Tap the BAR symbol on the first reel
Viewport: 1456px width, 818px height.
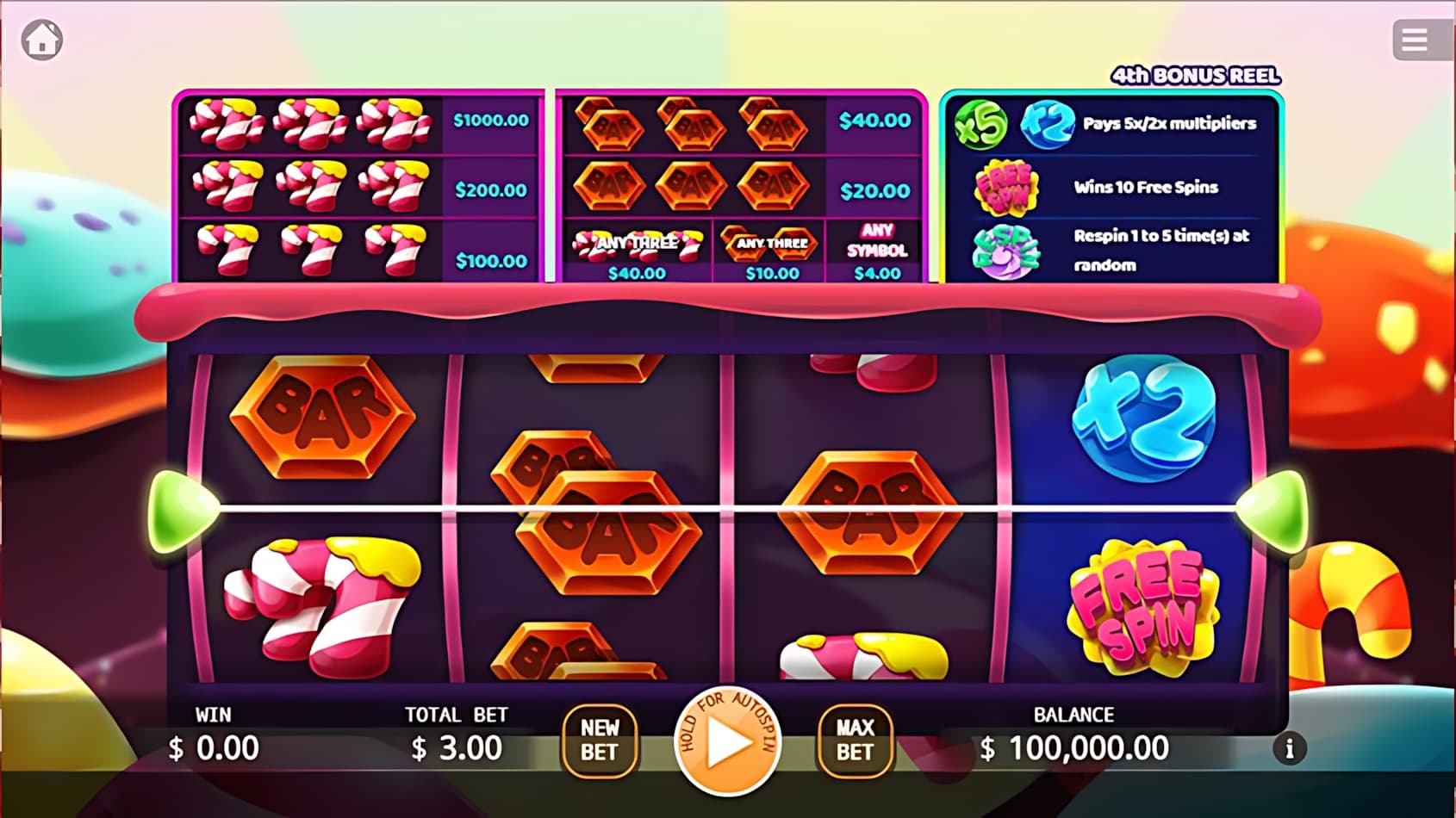(x=323, y=418)
